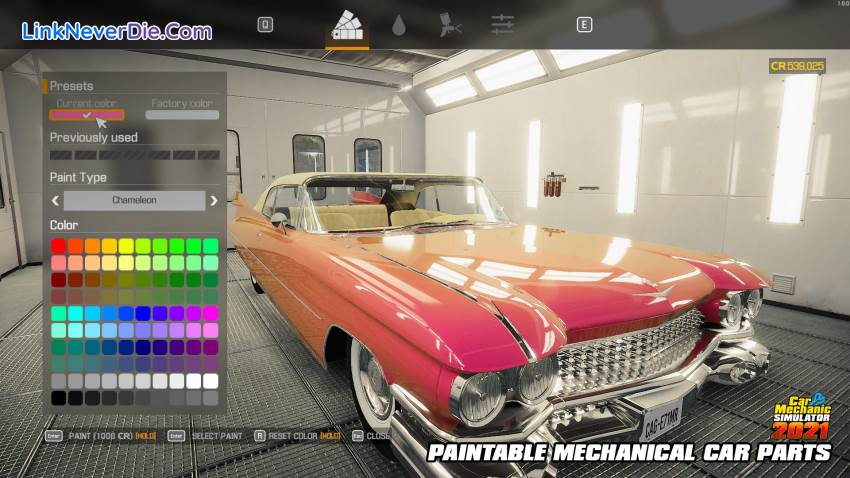Pick the bright orange color swatch
The image size is (850, 478).
93,246
